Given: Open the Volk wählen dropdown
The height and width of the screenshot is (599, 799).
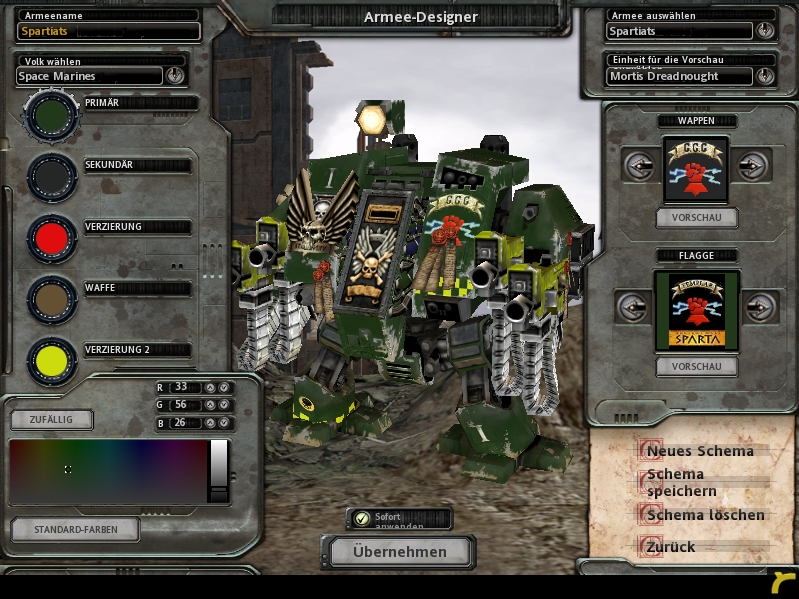Looking at the screenshot, I should click(175, 75).
